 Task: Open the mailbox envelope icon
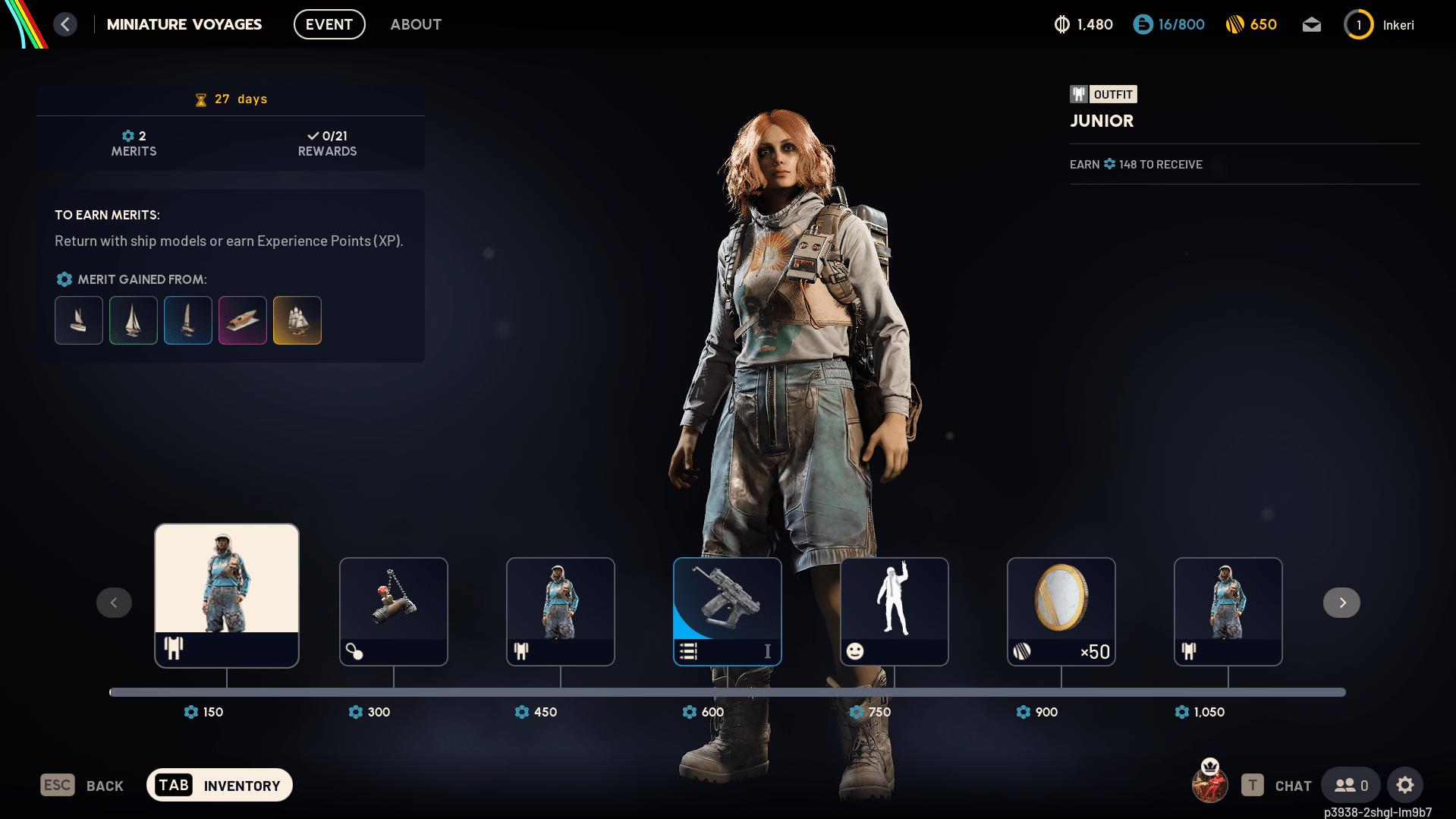(1312, 25)
